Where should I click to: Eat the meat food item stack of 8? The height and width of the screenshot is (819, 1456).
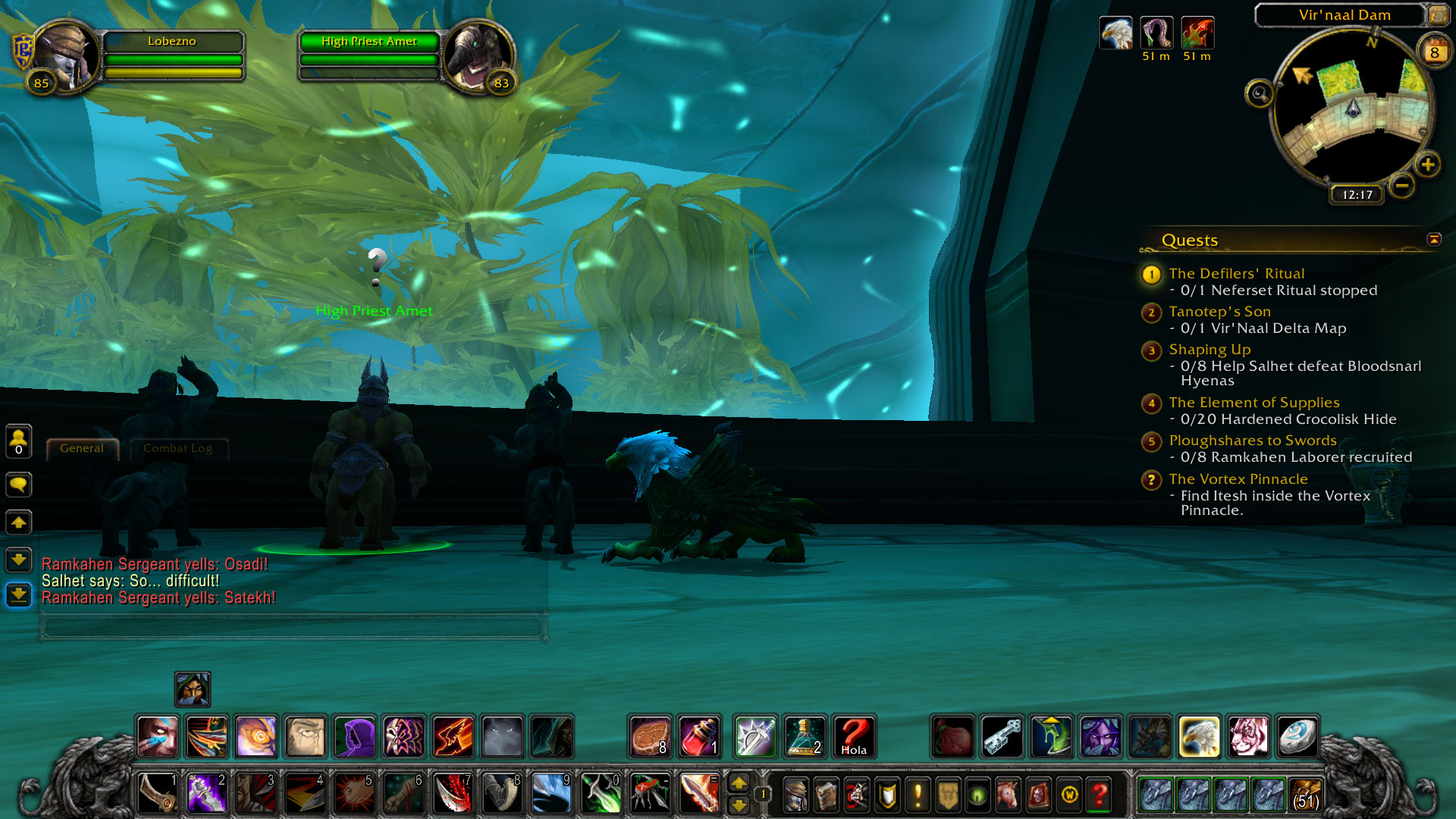click(650, 736)
